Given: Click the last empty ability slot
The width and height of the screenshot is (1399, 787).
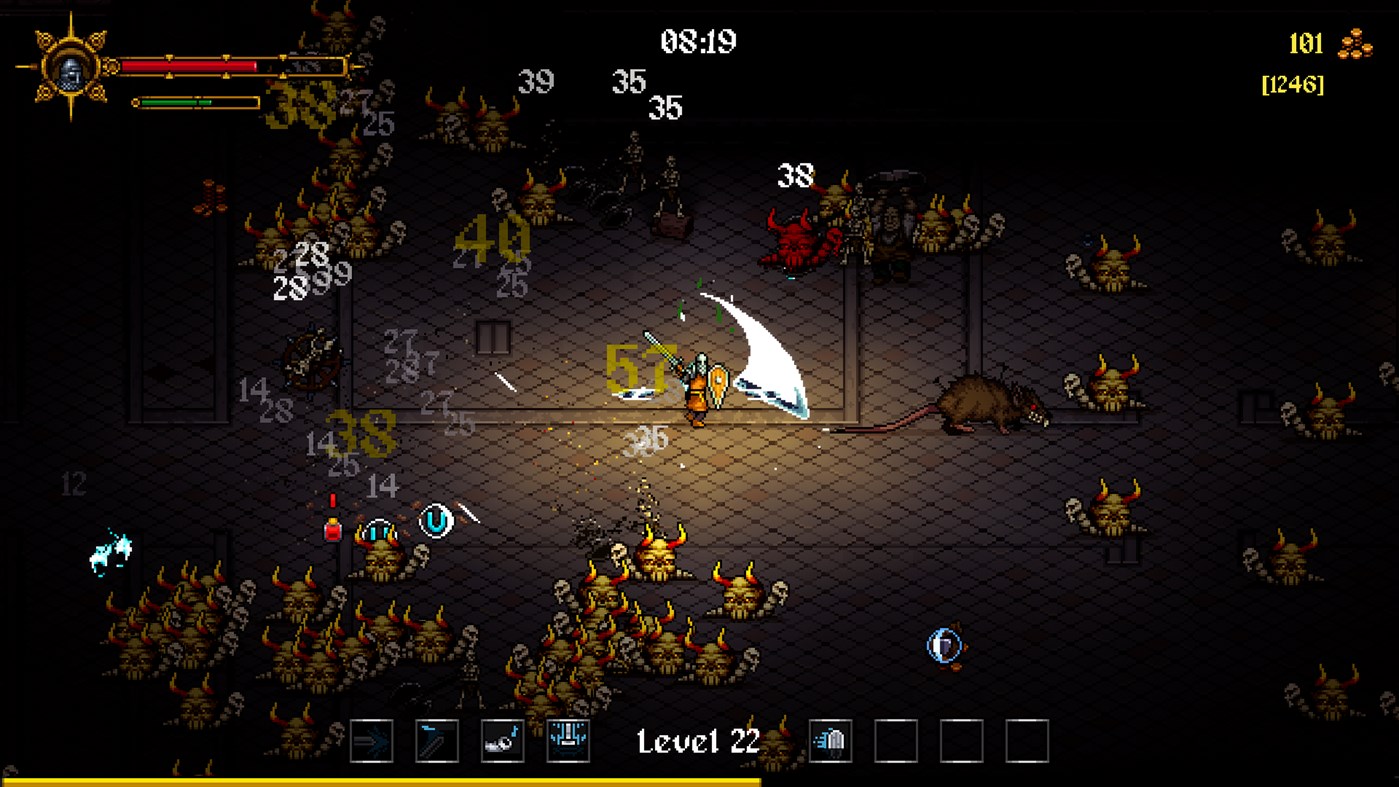Looking at the screenshot, I should click(x=1026, y=740).
